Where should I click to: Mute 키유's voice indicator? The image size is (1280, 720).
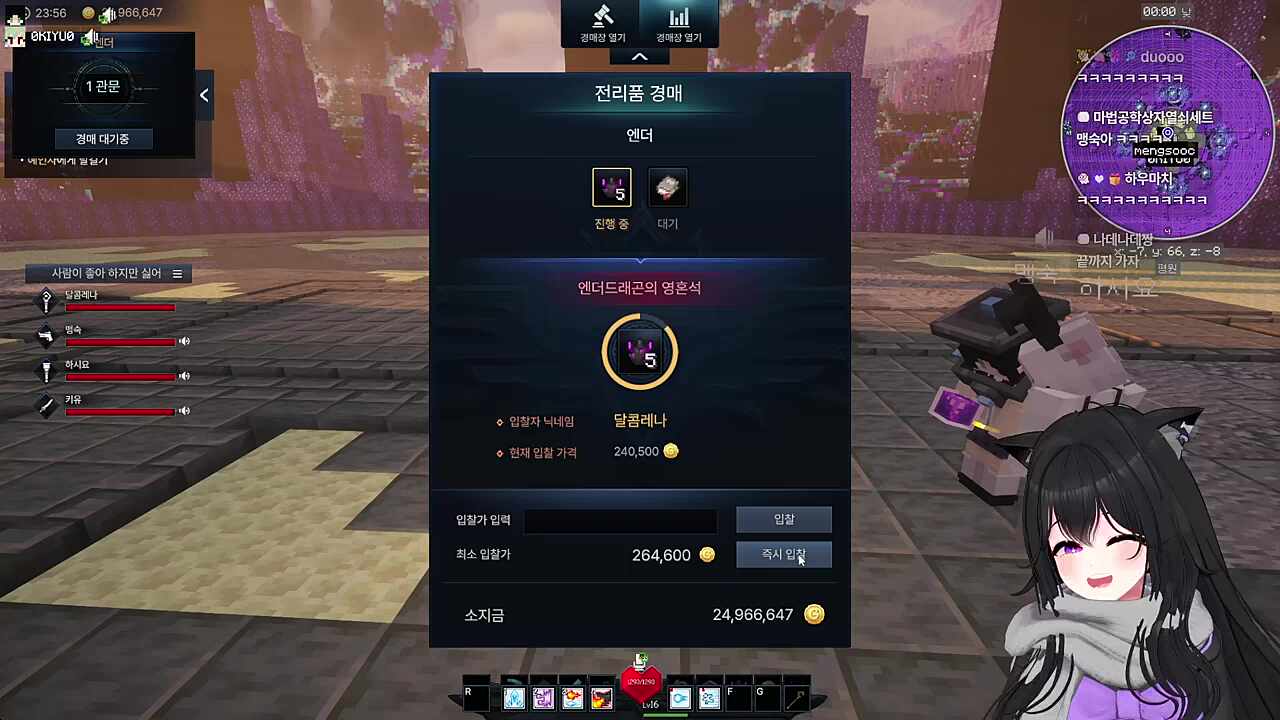click(184, 411)
